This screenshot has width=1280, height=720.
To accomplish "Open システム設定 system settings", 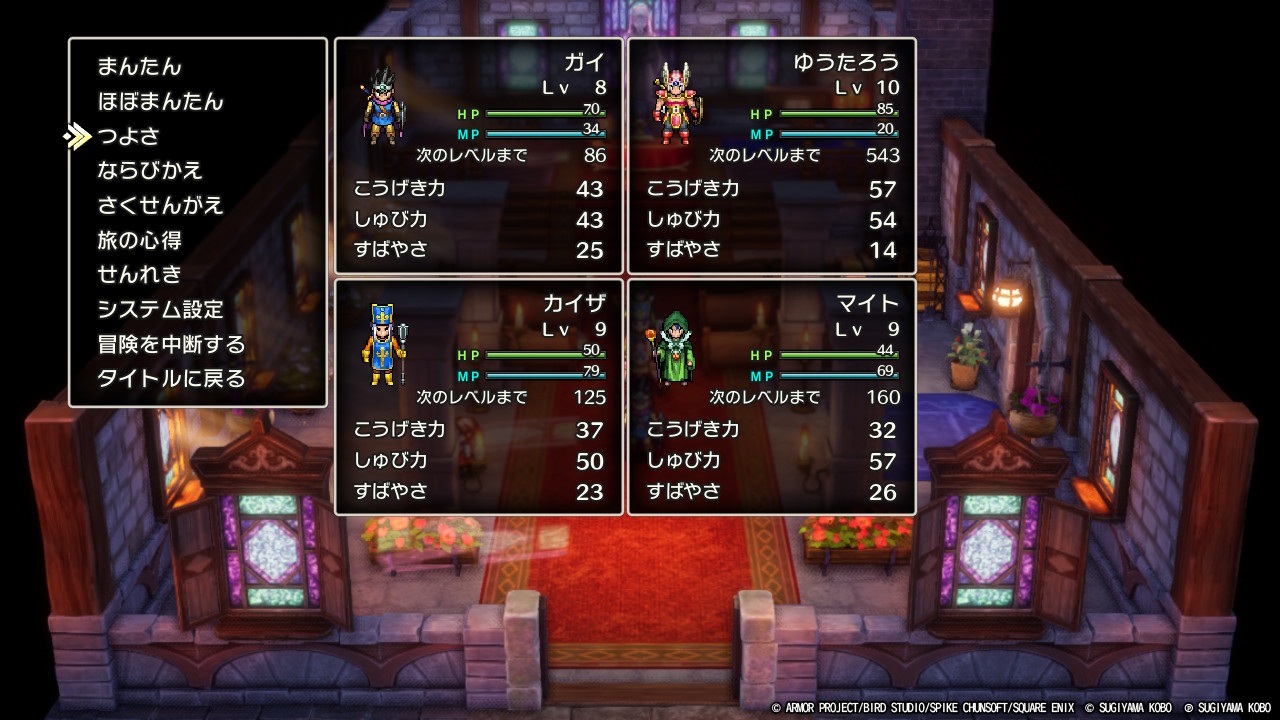I will (160, 310).
